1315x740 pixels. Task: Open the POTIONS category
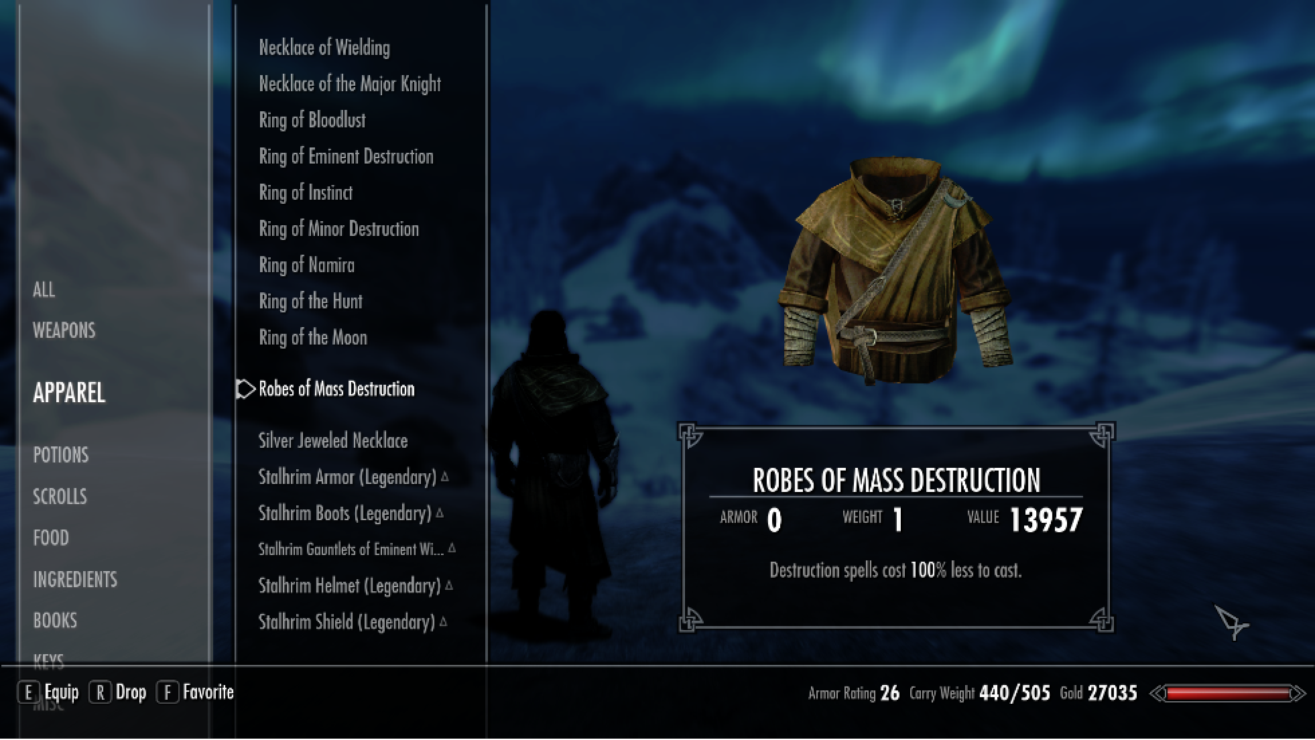pos(60,454)
